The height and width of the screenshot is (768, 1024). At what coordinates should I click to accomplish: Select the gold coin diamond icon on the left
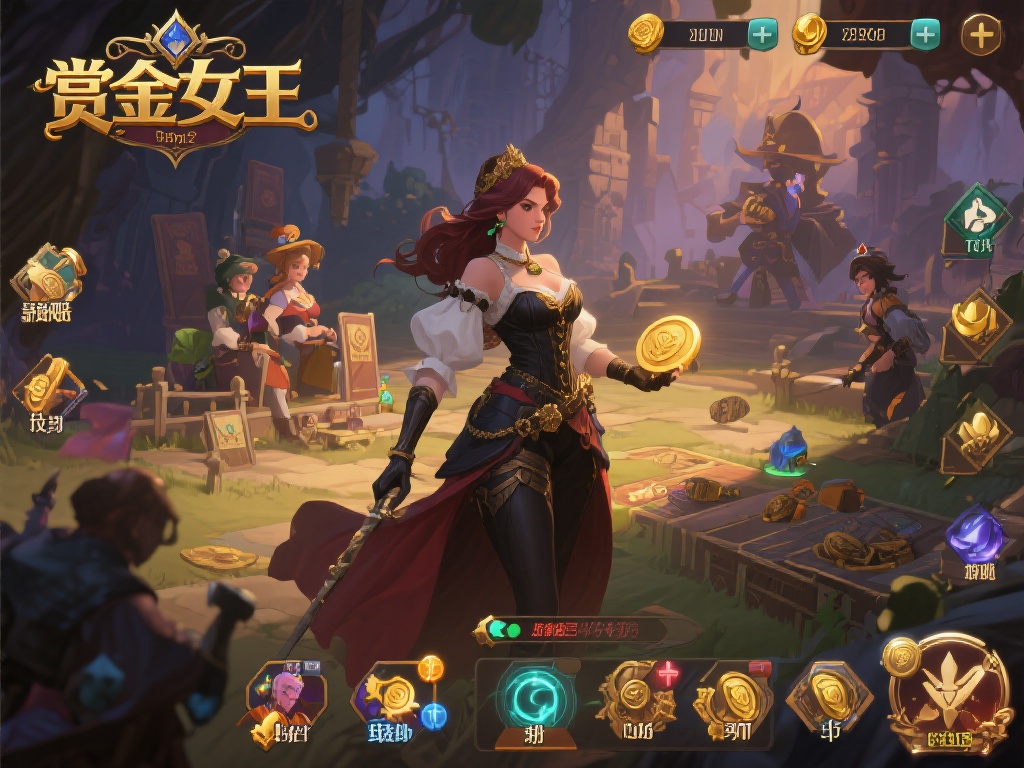coord(45,388)
